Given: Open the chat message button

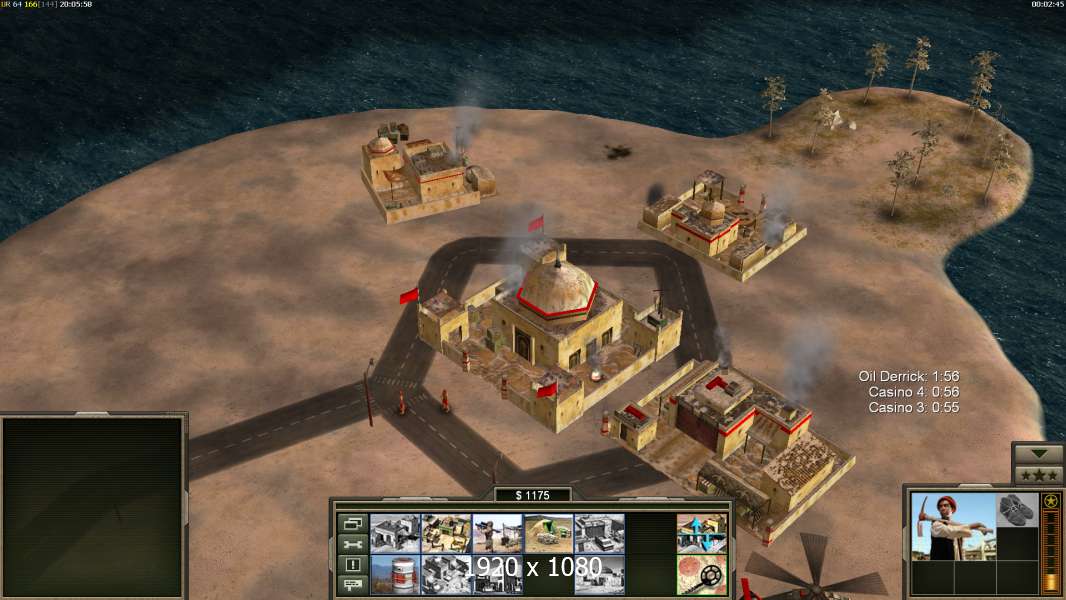Looking at the screenshot, I should (351, 585).
